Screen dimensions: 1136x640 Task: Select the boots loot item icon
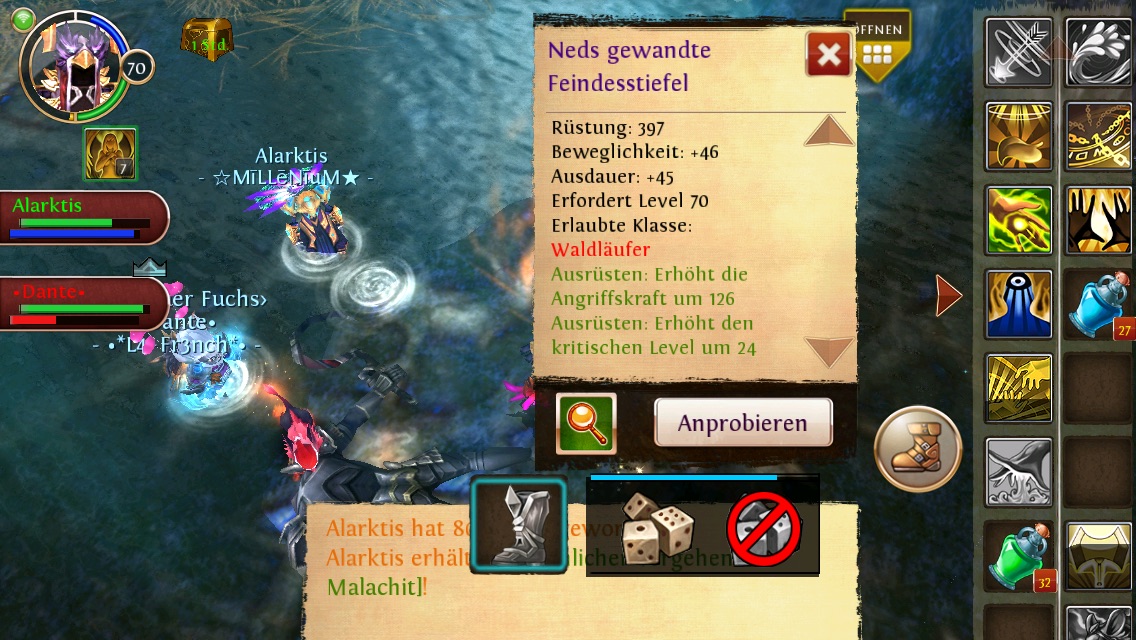pos(519,526)
